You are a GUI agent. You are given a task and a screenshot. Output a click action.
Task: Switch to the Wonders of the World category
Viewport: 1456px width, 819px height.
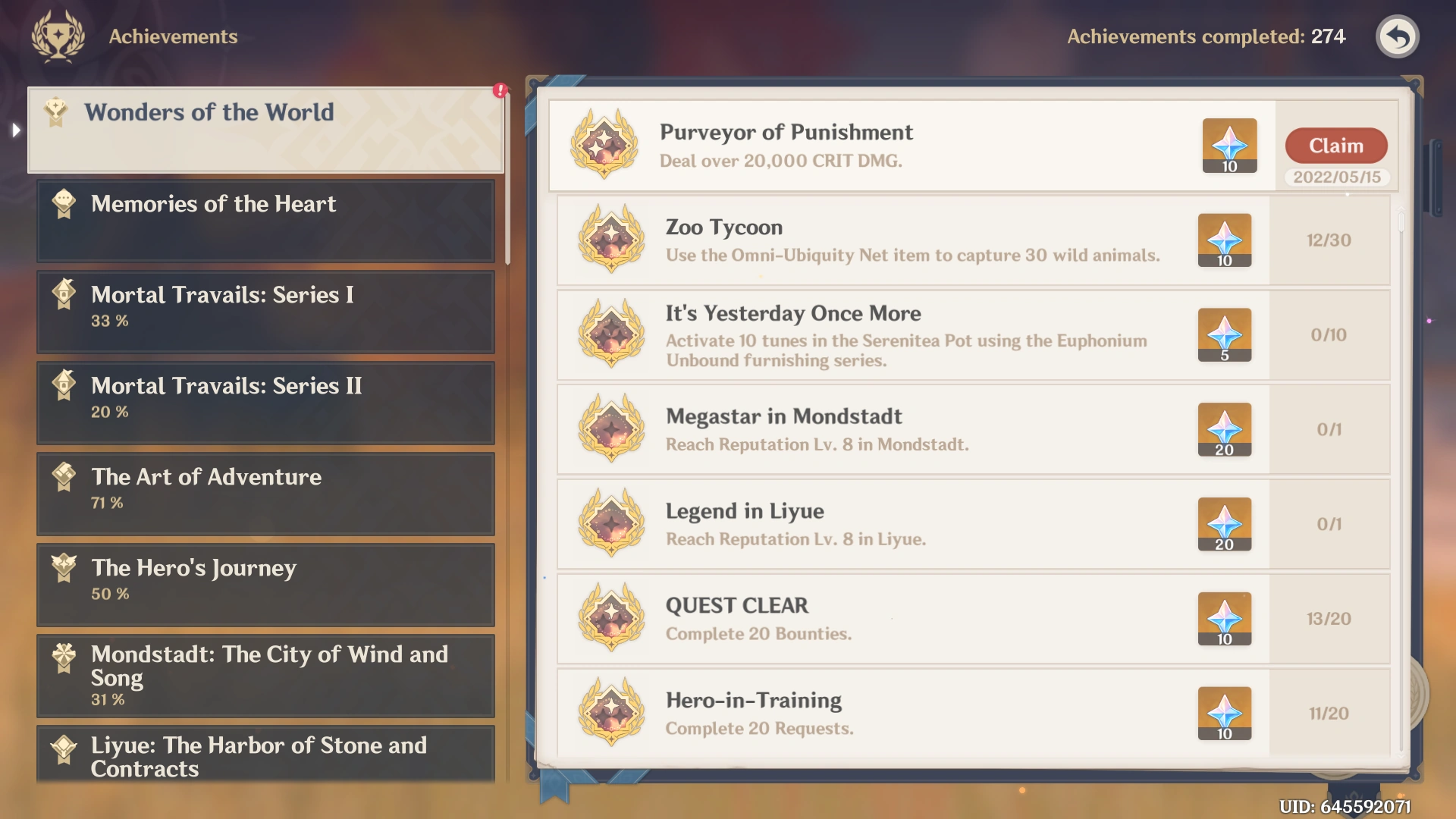point(265,129)
